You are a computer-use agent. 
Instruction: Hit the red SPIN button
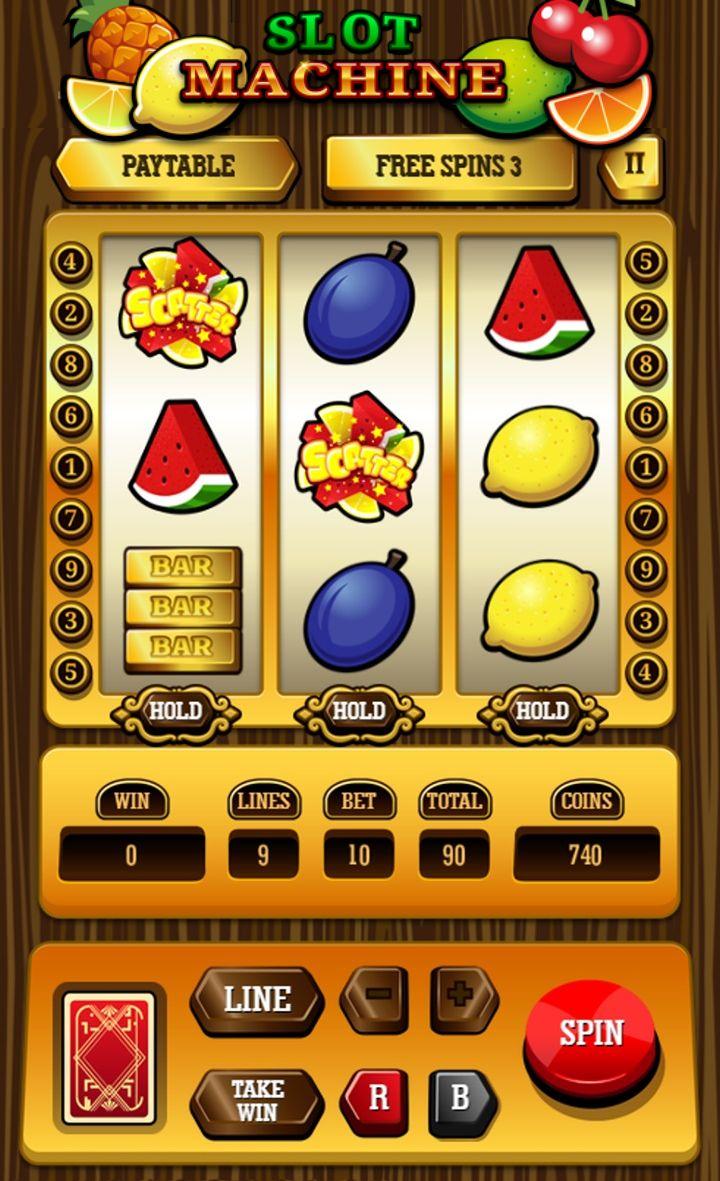tap(591, 1035)
